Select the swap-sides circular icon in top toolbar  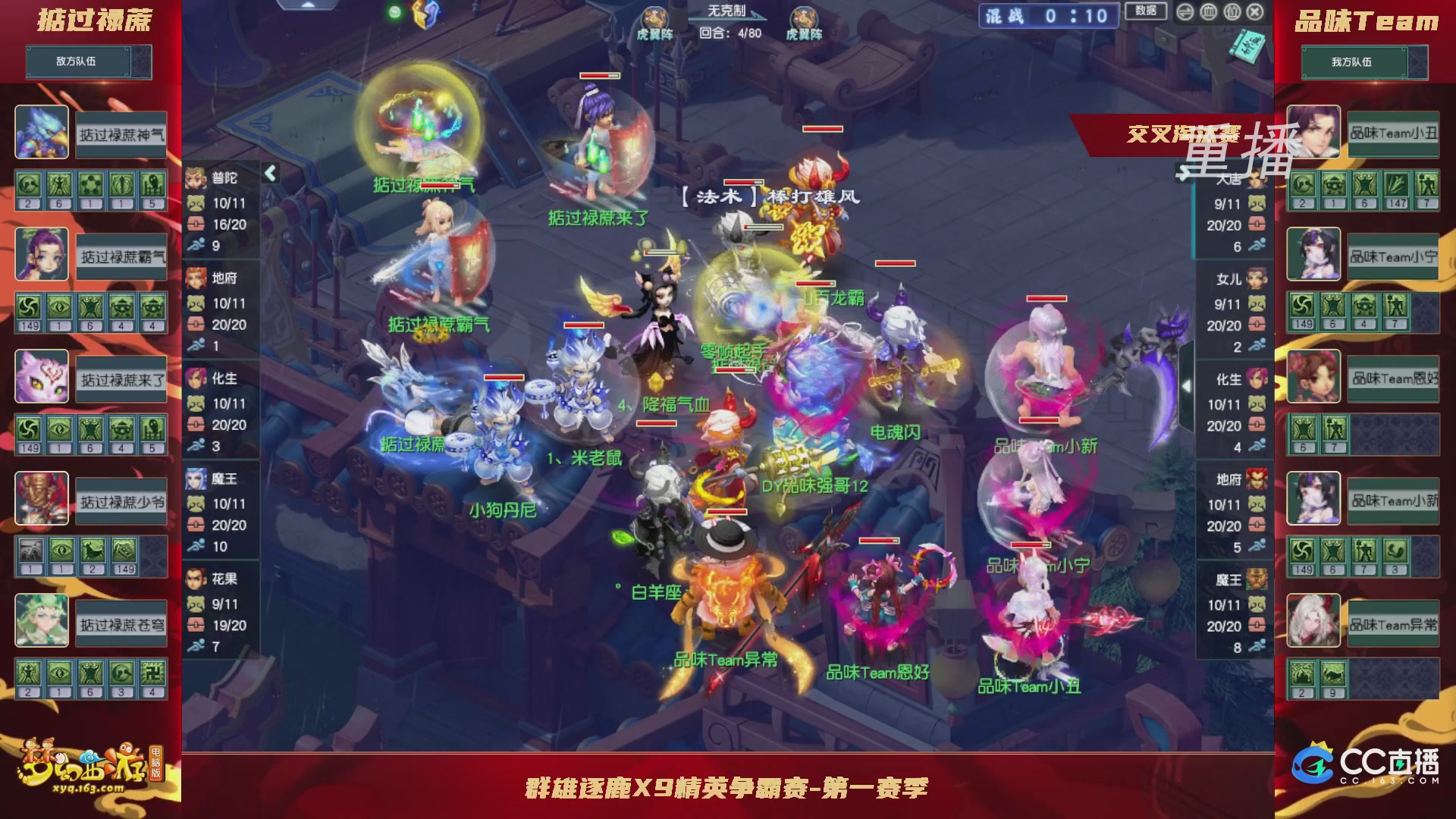pyautogui.click(x=1185, y=12)
